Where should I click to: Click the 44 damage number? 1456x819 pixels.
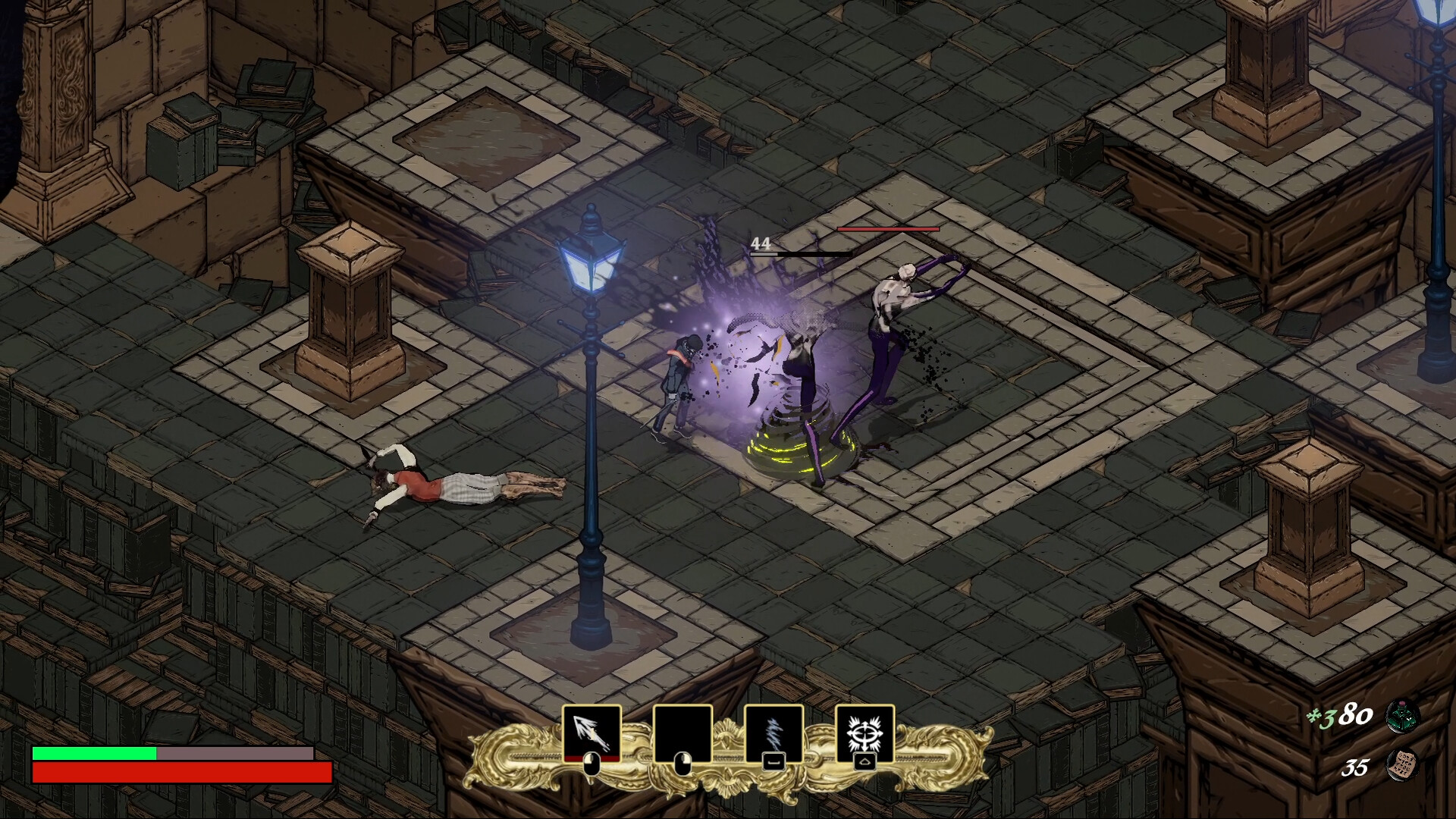pos(761,243)
